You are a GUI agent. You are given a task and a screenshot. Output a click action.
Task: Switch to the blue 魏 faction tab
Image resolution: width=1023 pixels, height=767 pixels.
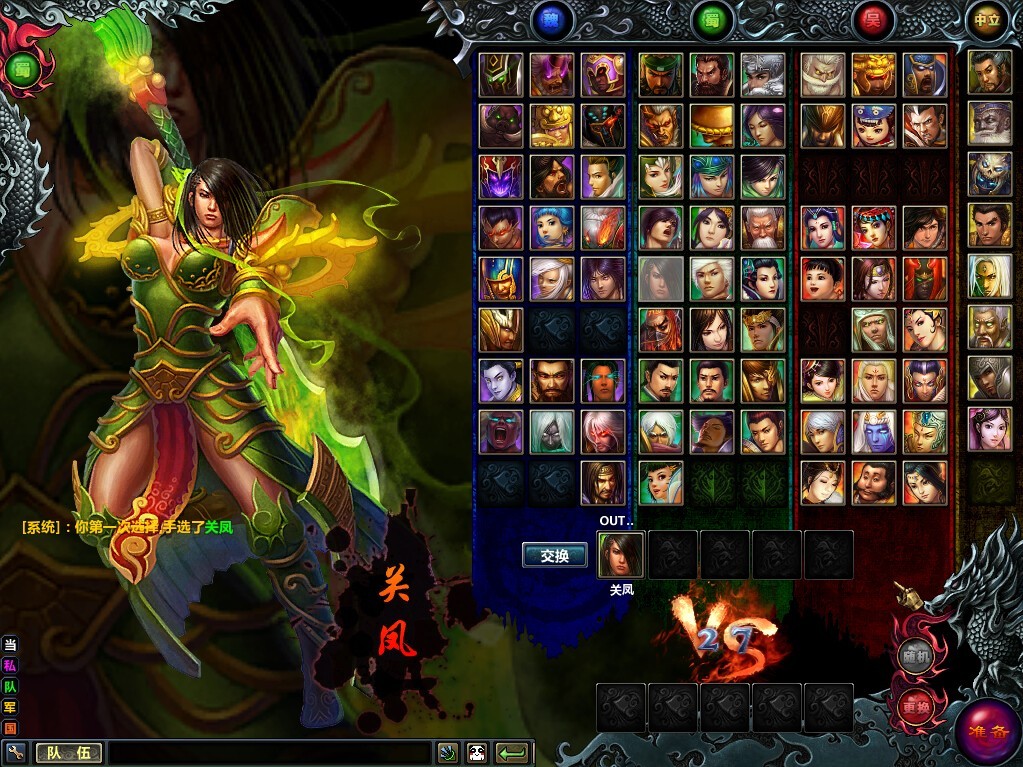(x=552, y=20)
